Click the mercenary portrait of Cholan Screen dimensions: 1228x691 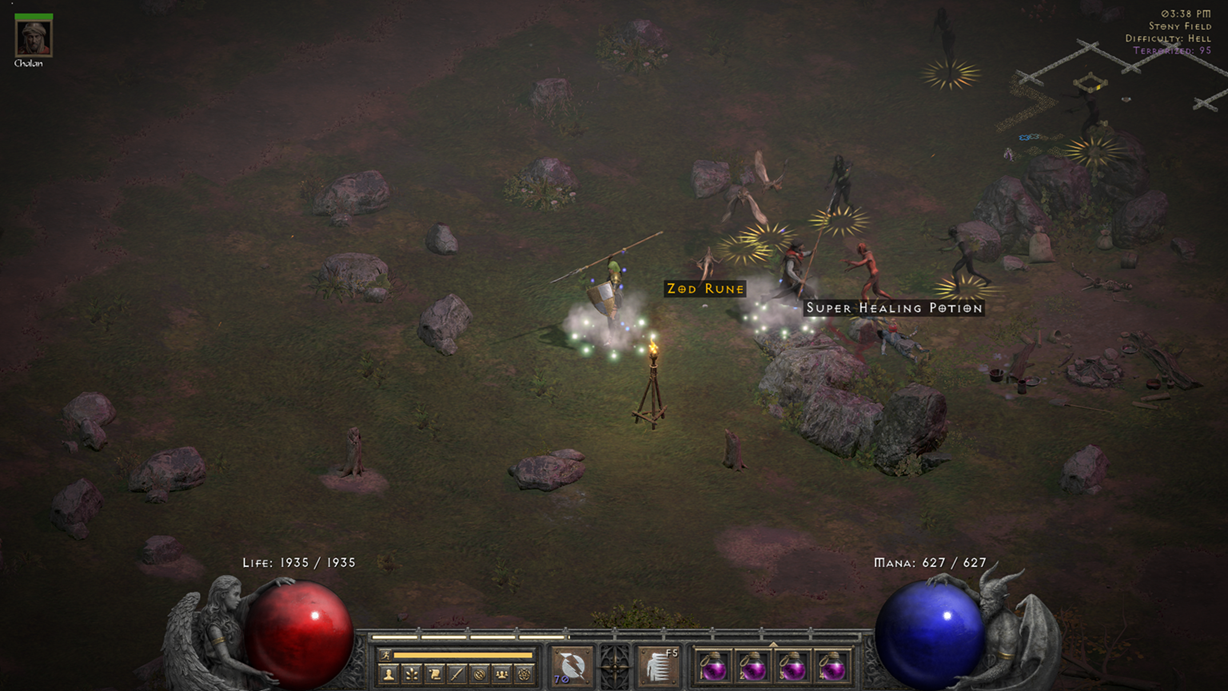[x=33, y=37]
